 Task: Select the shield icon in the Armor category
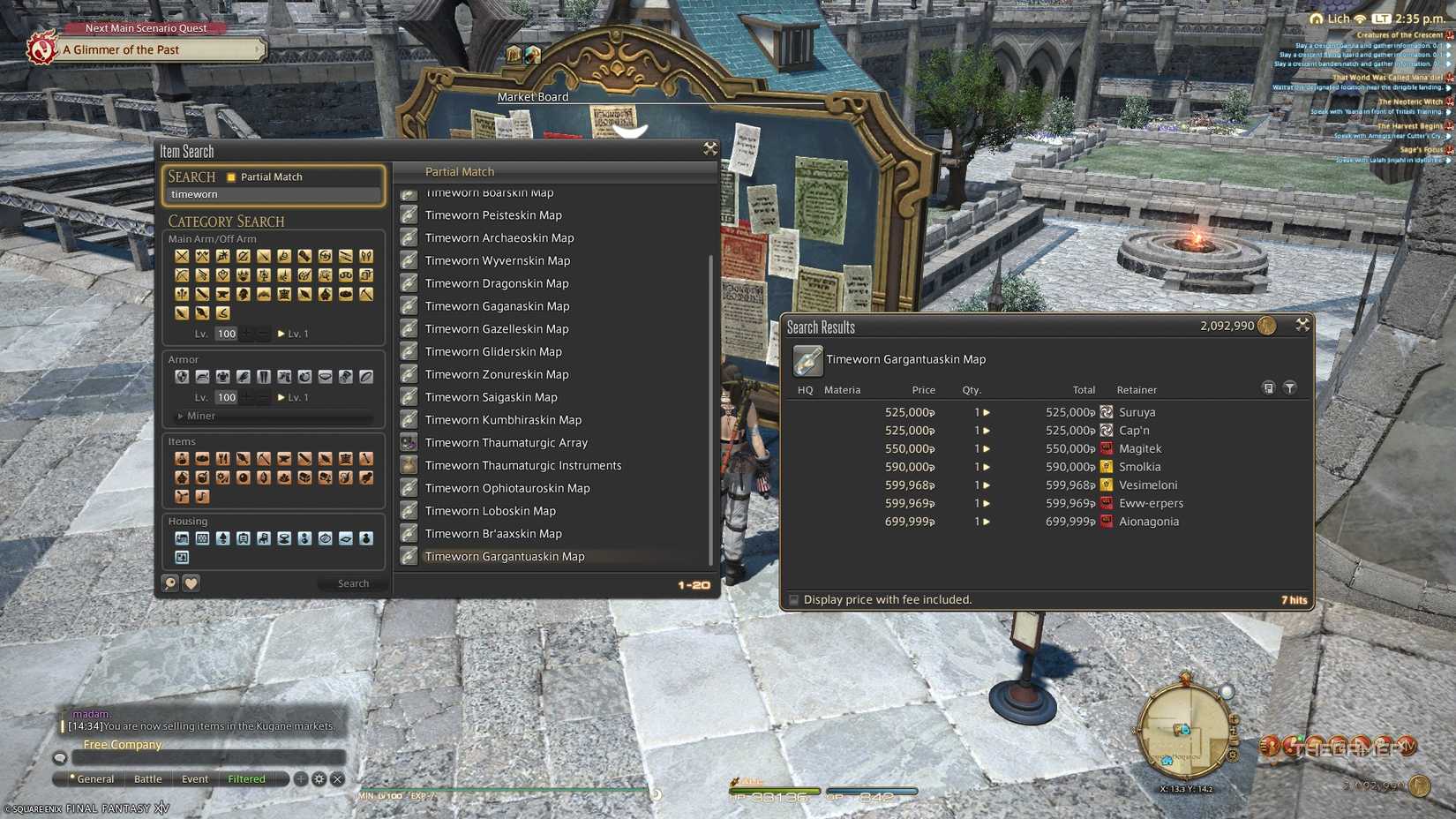(182, 377)
